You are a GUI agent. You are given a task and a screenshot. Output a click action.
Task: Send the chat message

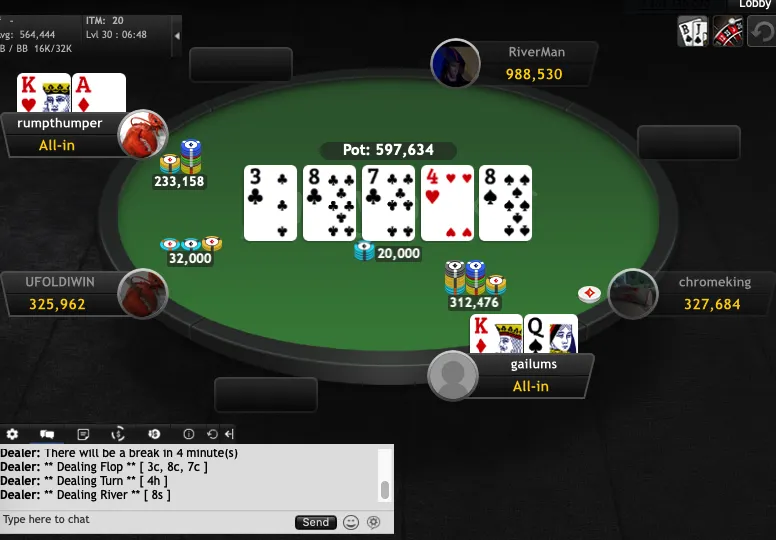[x=315, y=522]
